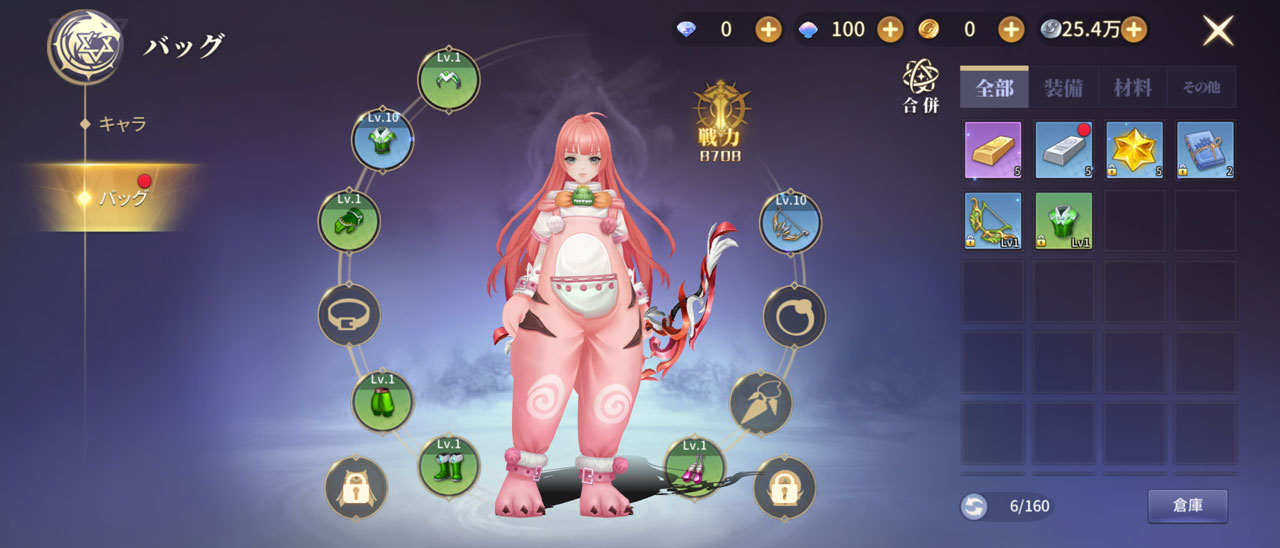The width and height of the screenshot is (1280, 548).
Task: Close the bag screen with X
Action: tap(1217, 30)
